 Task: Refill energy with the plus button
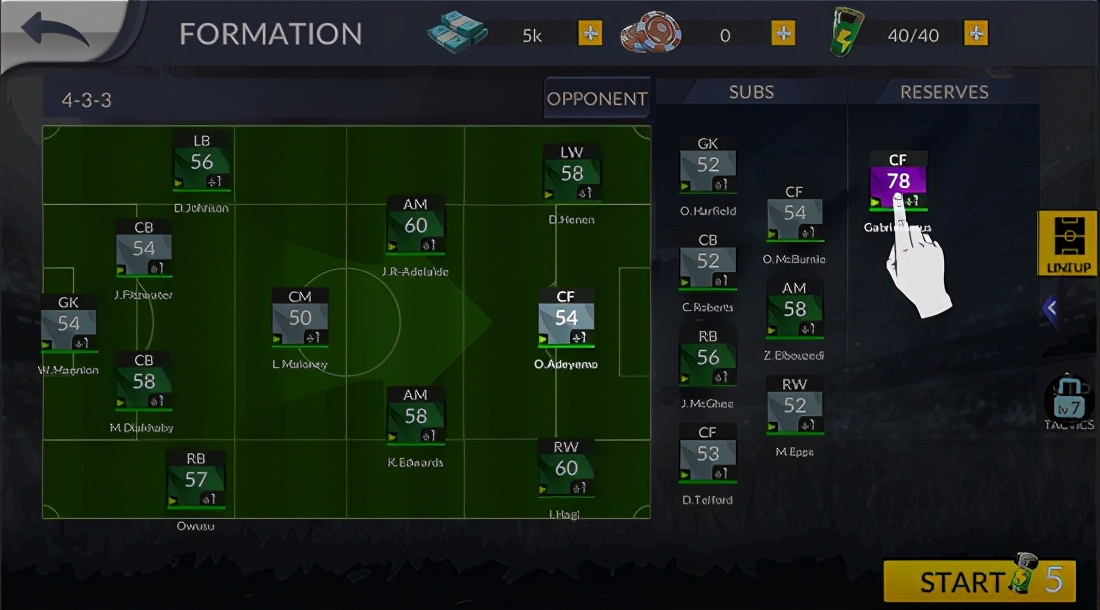[x=976, y=34]
